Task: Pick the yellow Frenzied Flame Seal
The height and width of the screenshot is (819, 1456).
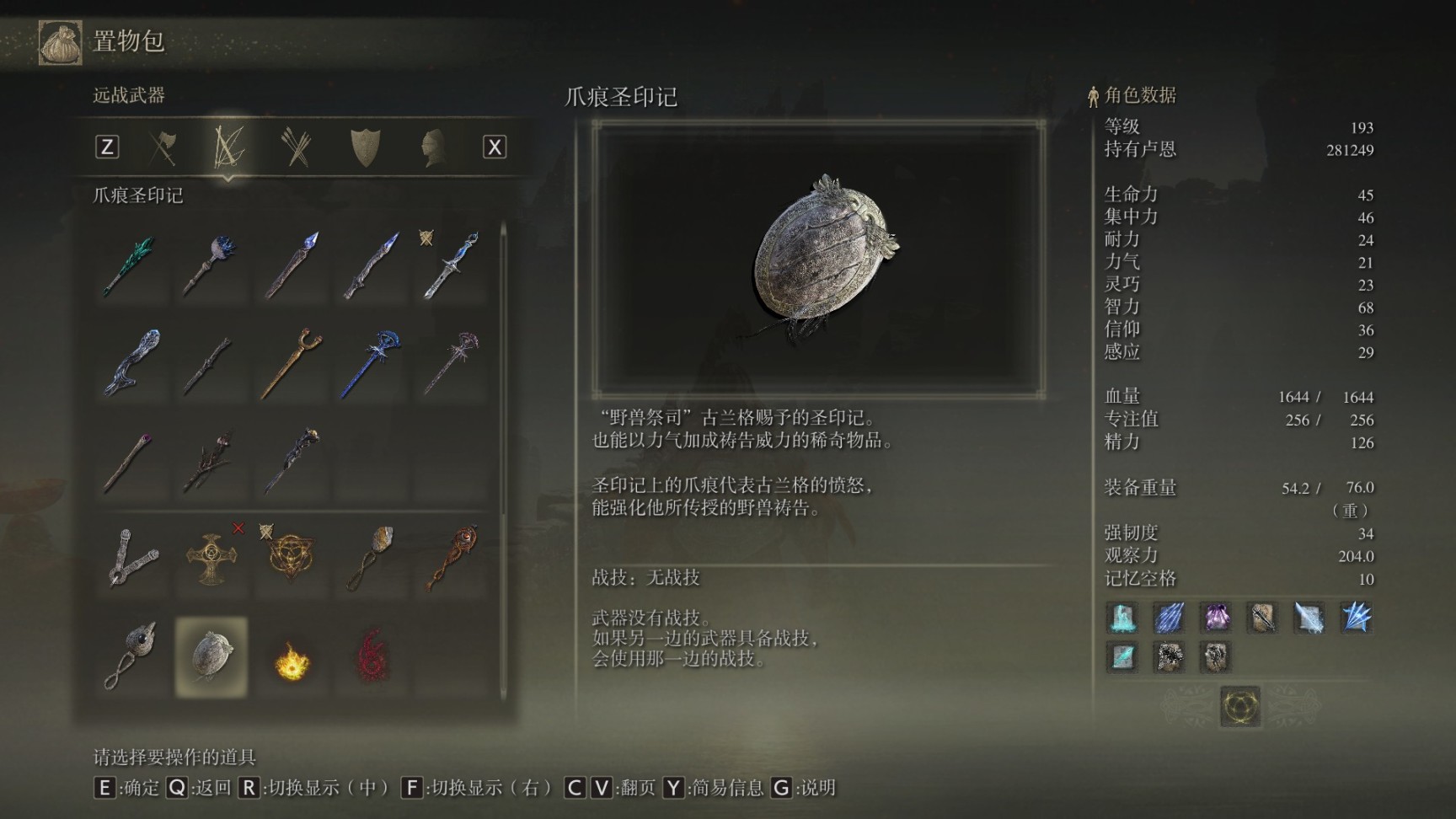Action: coord(291,657)
